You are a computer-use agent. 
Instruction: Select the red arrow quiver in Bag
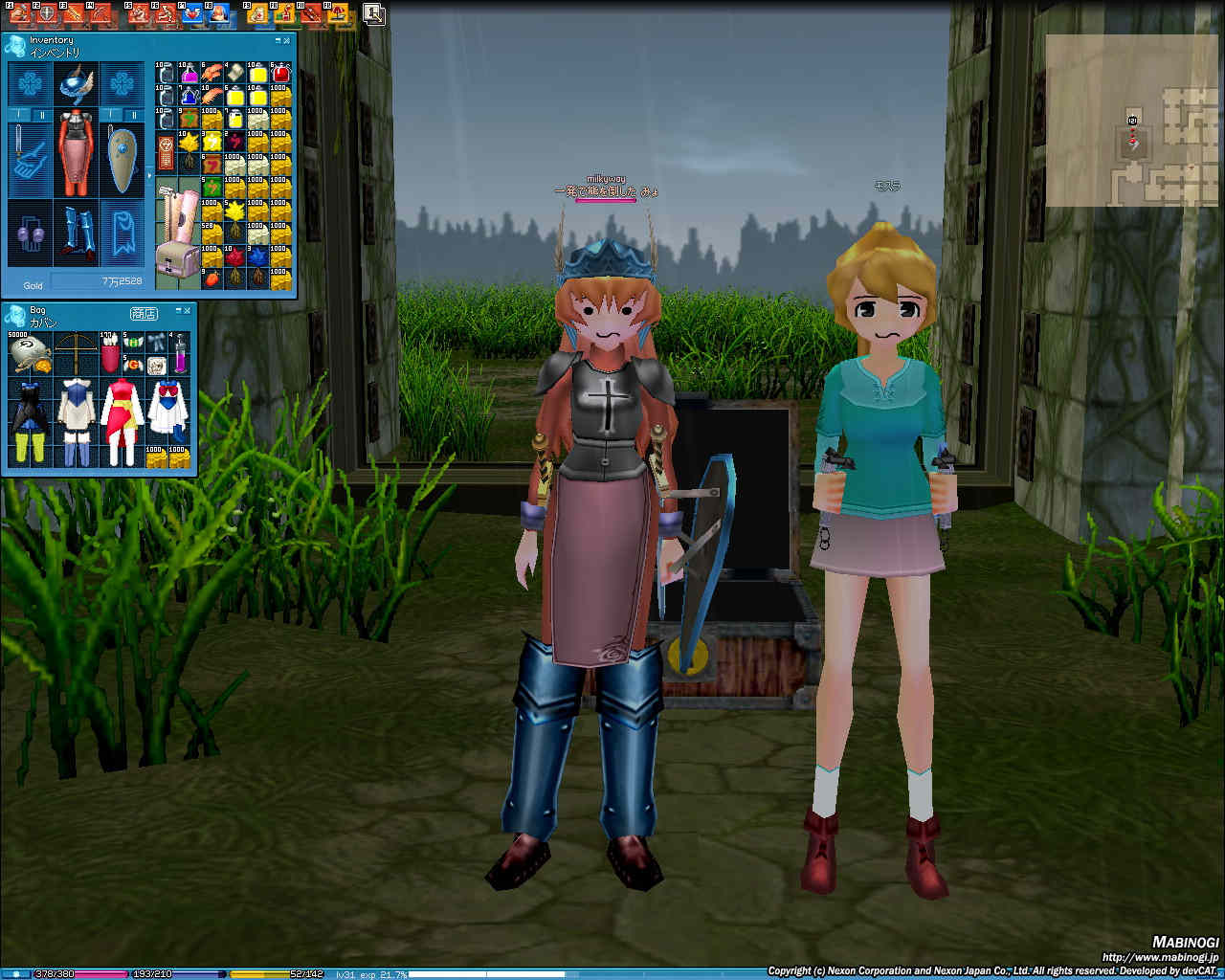coord(108,354)
